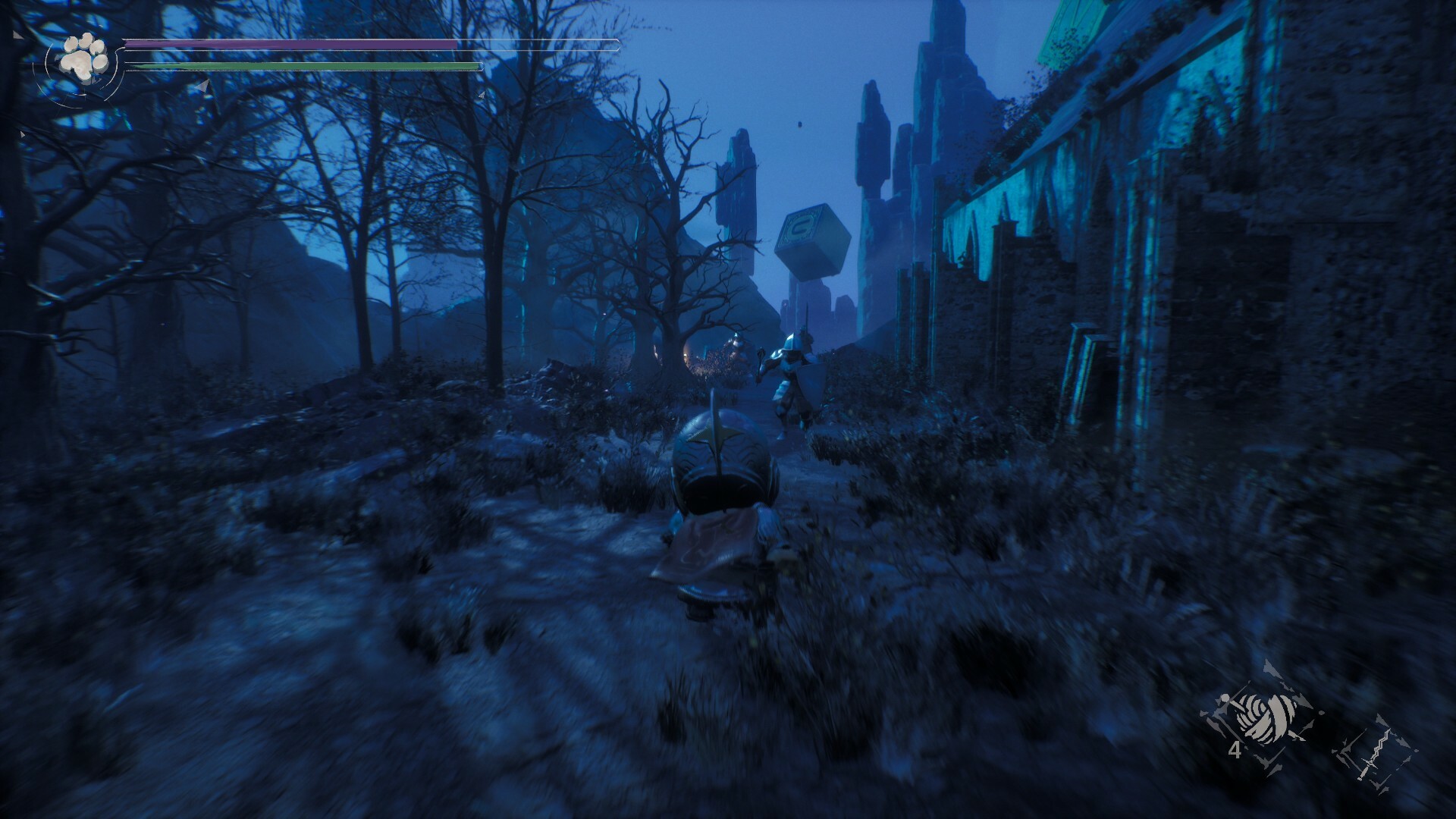
Task: Click the cat paw emblem
Action: point(80,57)
